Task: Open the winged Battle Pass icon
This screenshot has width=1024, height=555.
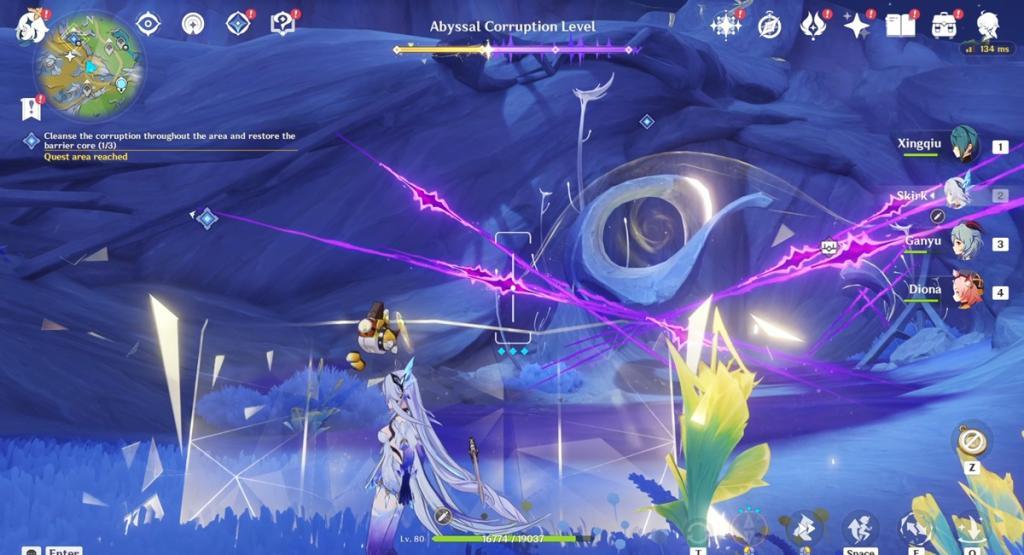Action: click(x=813, y=25)
